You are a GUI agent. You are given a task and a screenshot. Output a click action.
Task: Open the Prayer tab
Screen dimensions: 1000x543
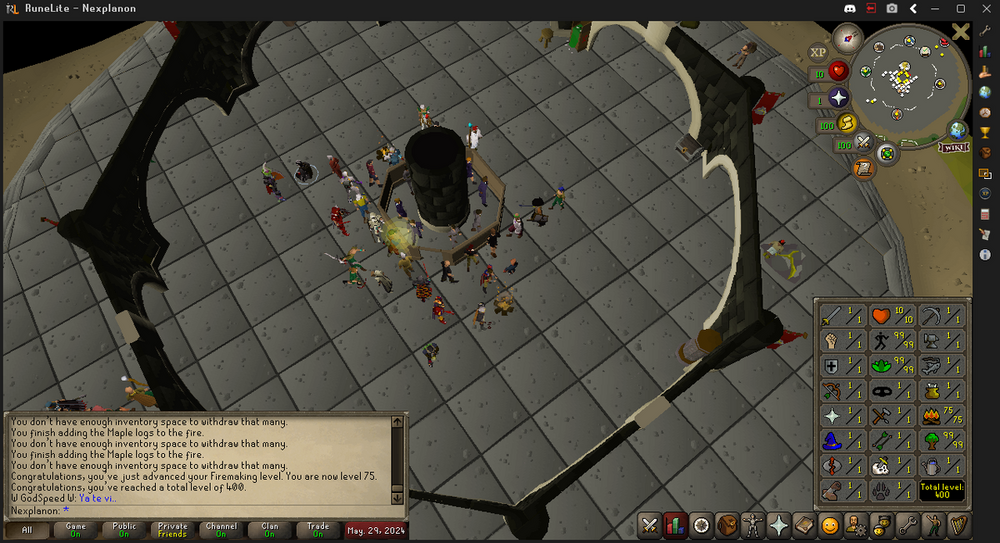click(x=779, y=525)
